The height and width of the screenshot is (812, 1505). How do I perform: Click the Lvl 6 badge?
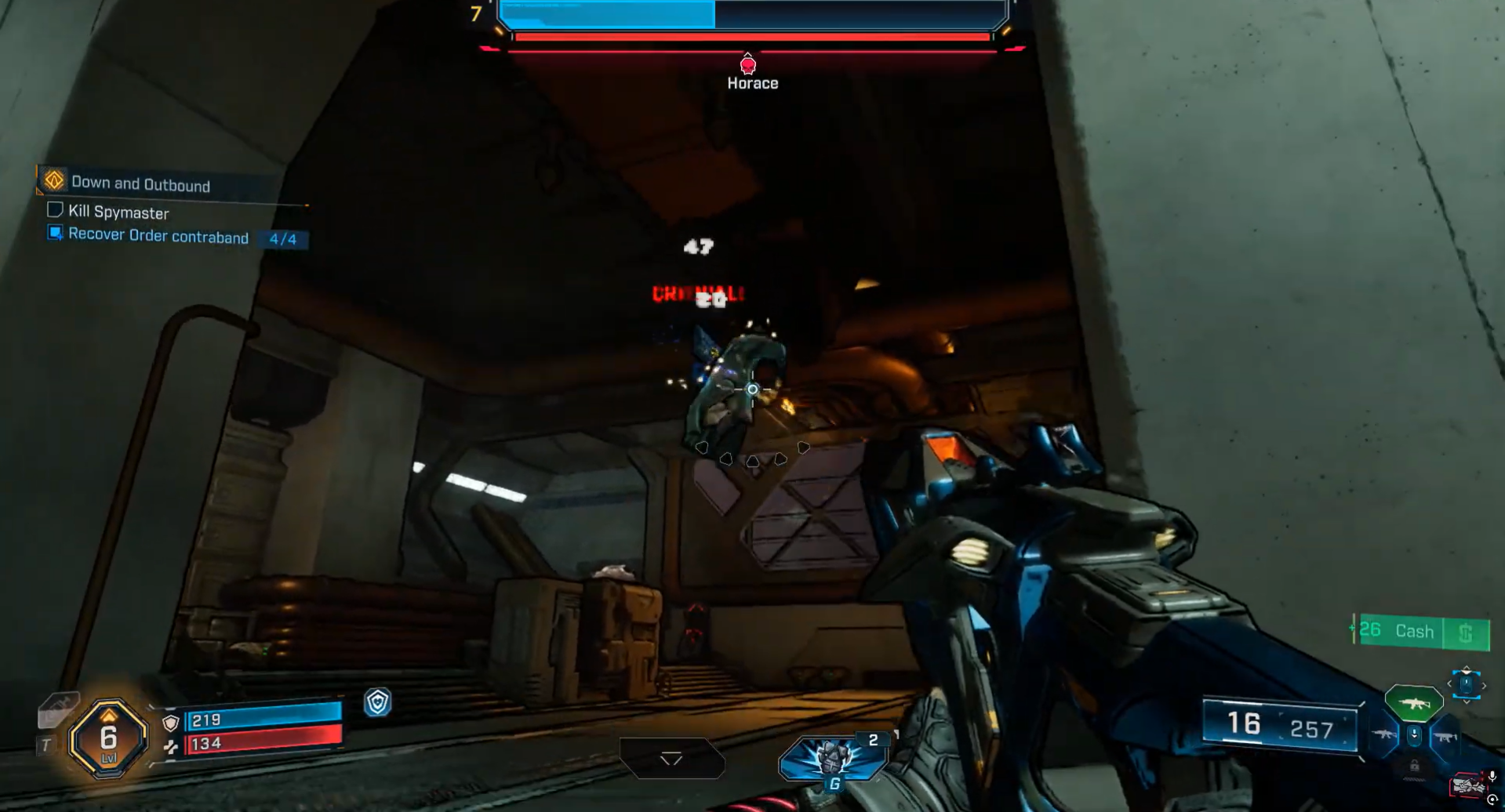pos(108,738)
